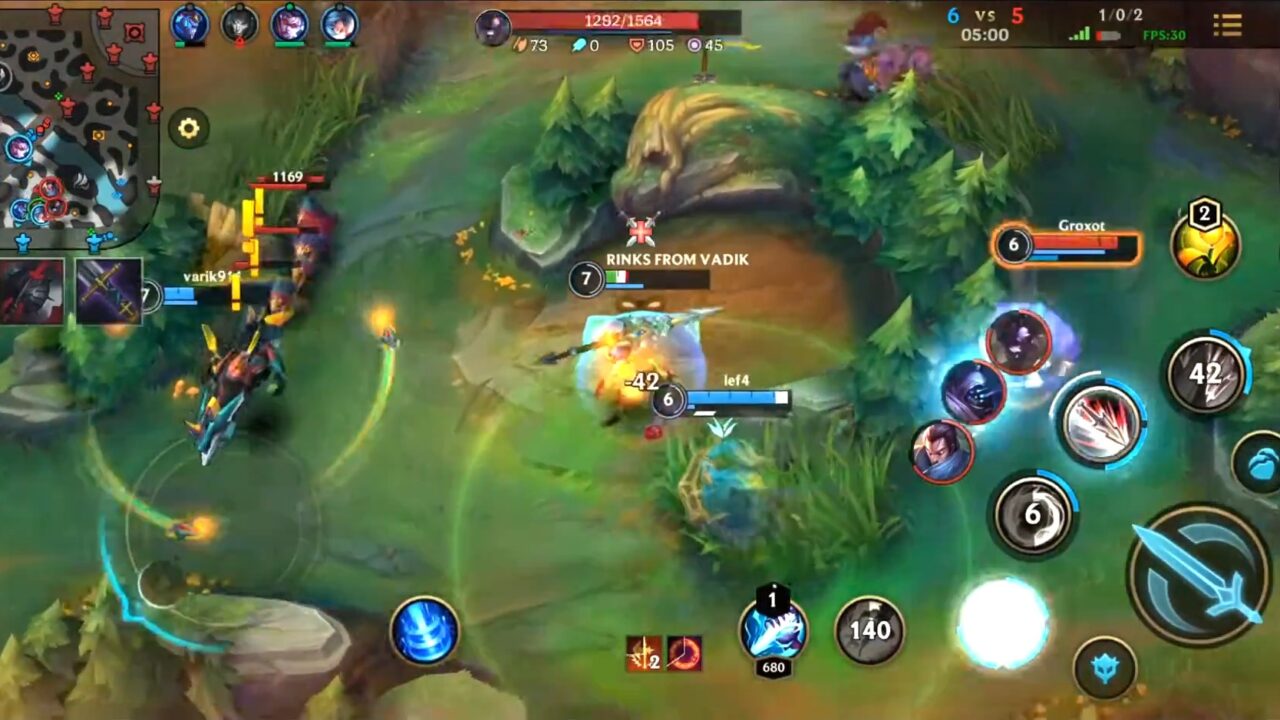Activate the ability showing 6 second cooldown
Image resolution: width=1280 pixels, height=720 pixels.
click(x=1030, y=513)
